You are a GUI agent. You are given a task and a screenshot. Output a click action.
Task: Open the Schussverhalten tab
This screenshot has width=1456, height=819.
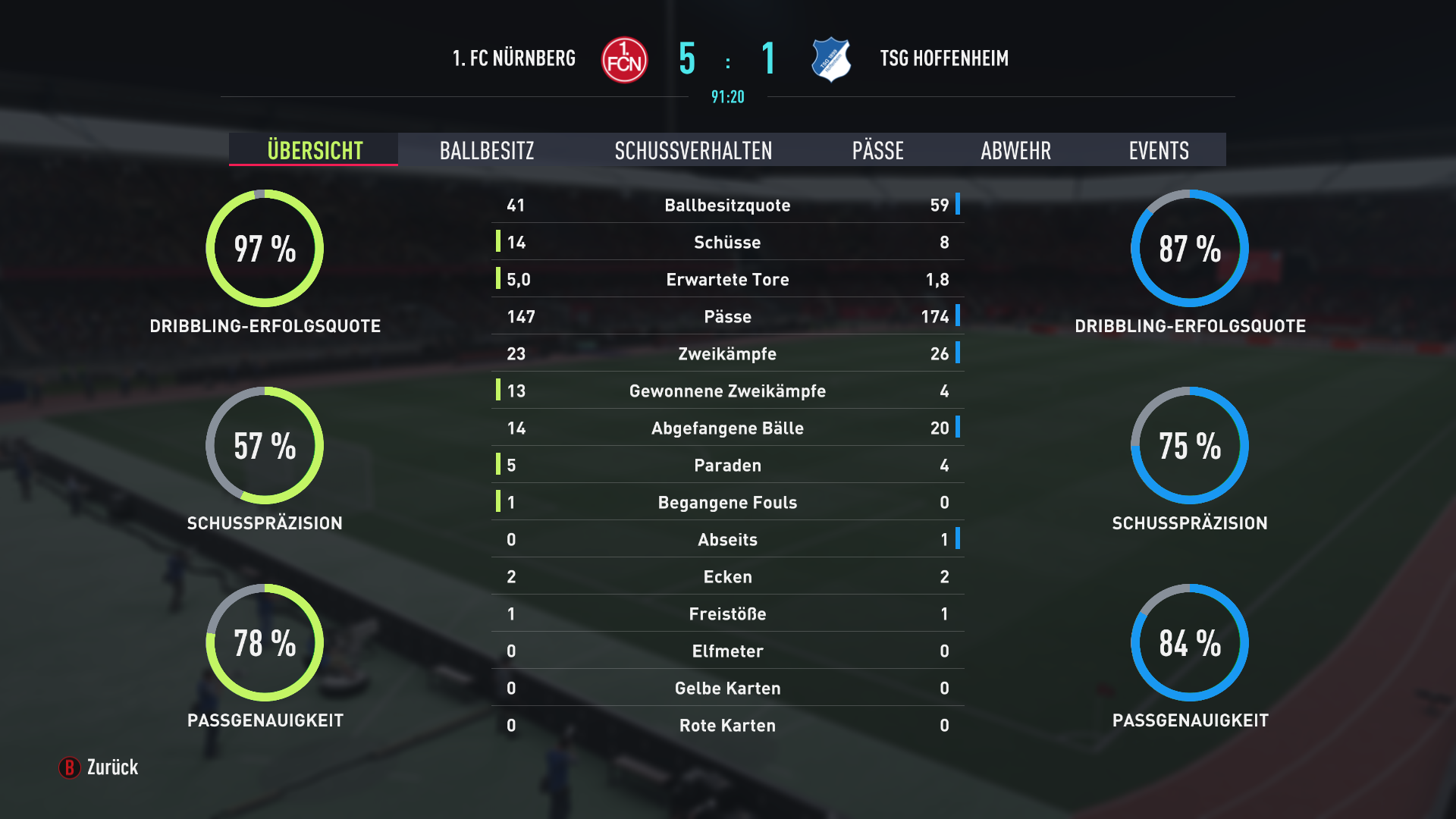(x=693, y=150)
